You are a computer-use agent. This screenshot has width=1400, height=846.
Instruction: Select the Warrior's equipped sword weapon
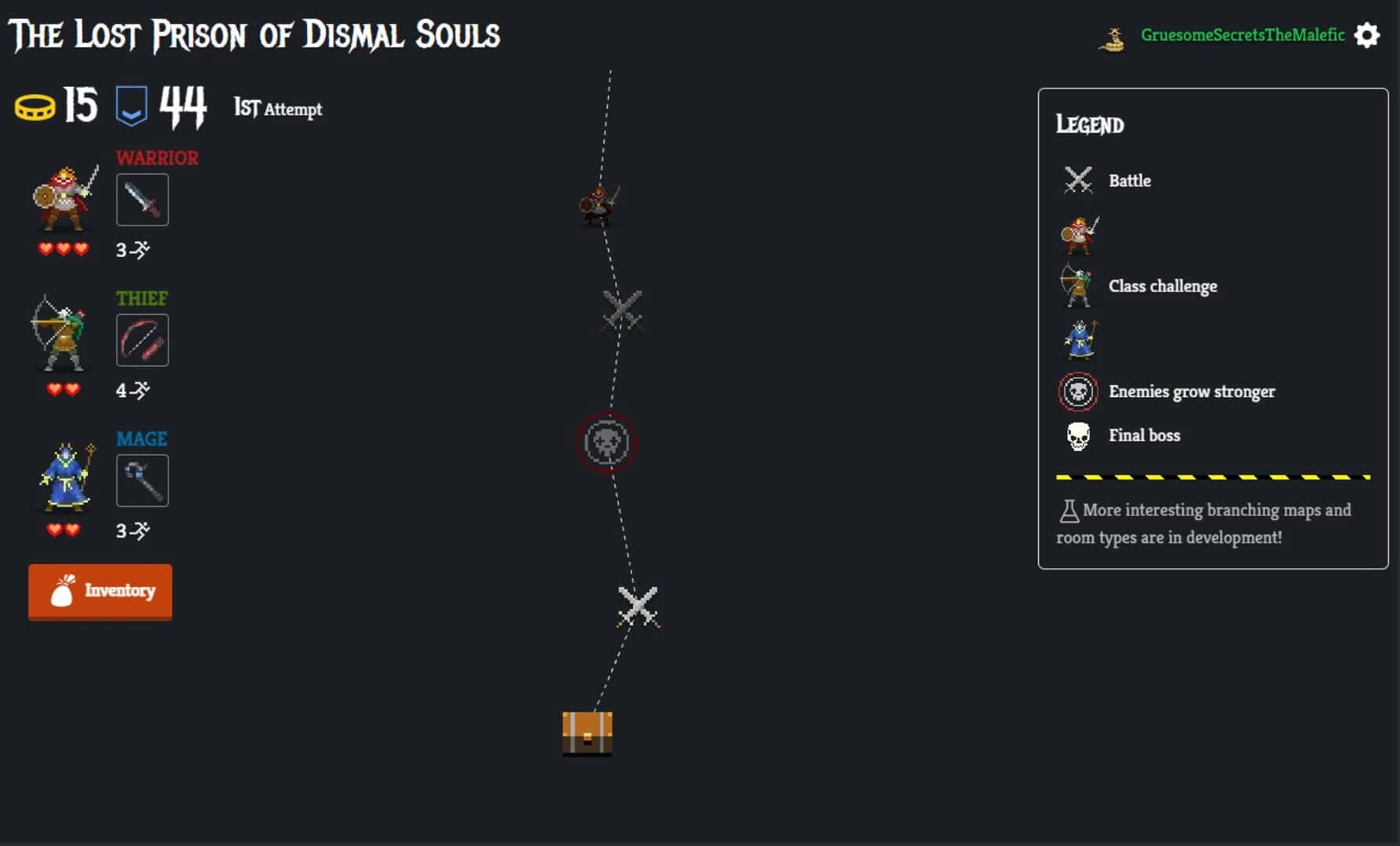142,199
